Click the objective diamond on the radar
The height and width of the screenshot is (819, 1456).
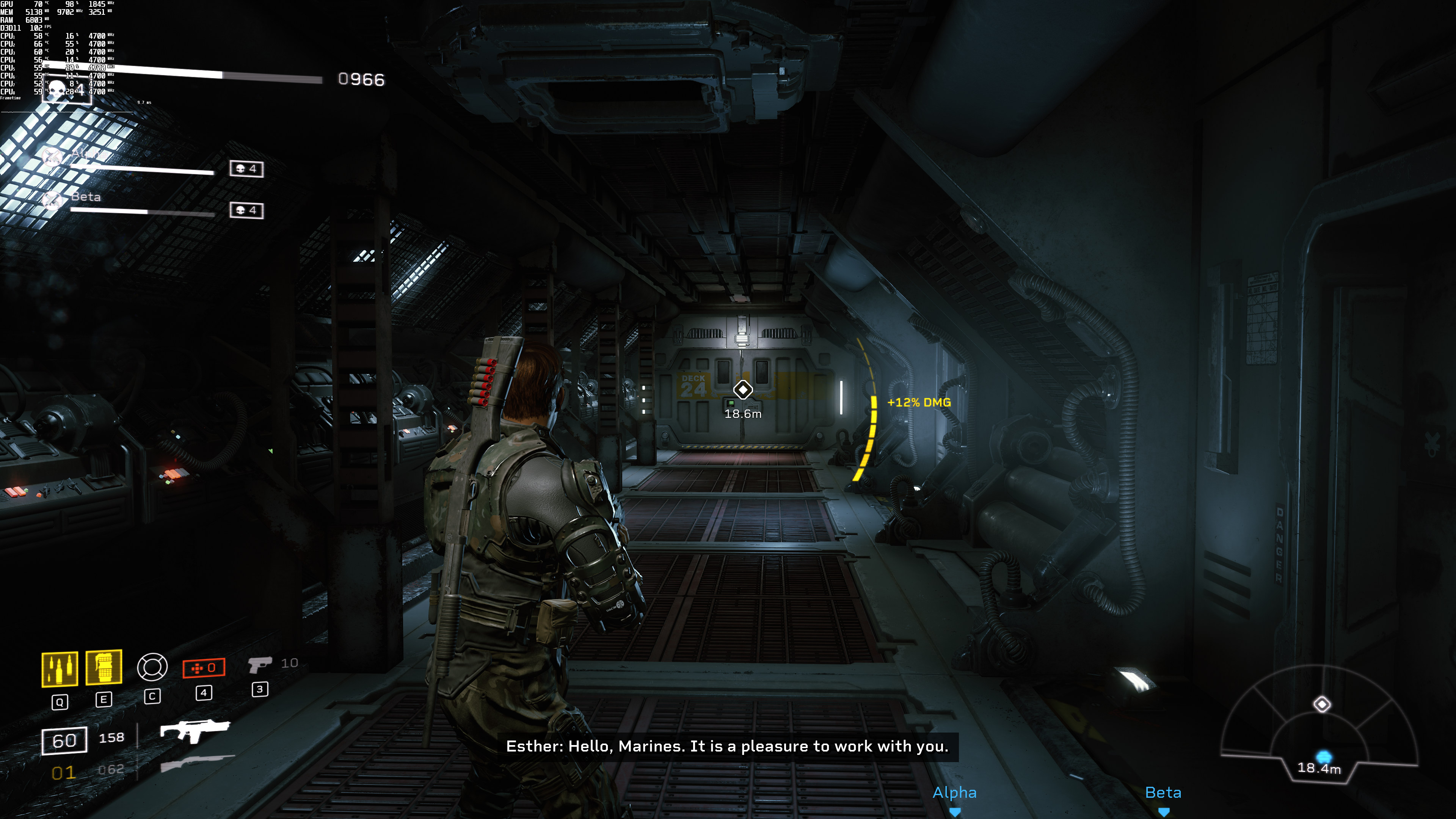click(1321, 704)
